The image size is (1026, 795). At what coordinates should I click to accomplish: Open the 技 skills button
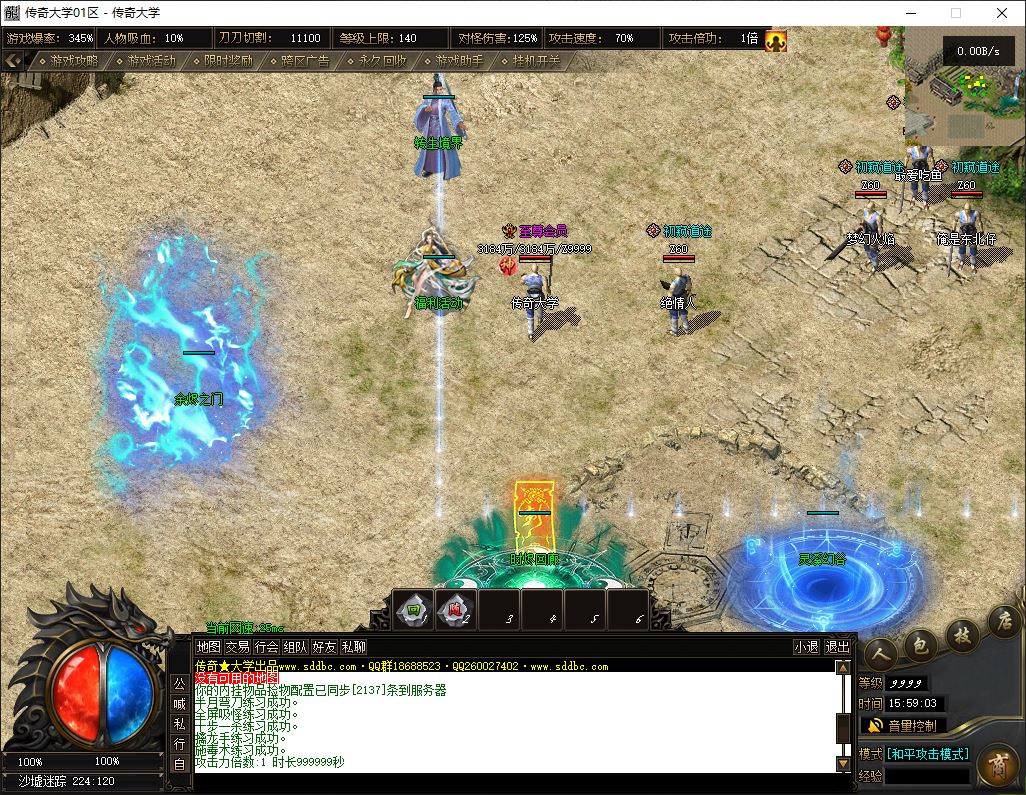click(963, 633)
